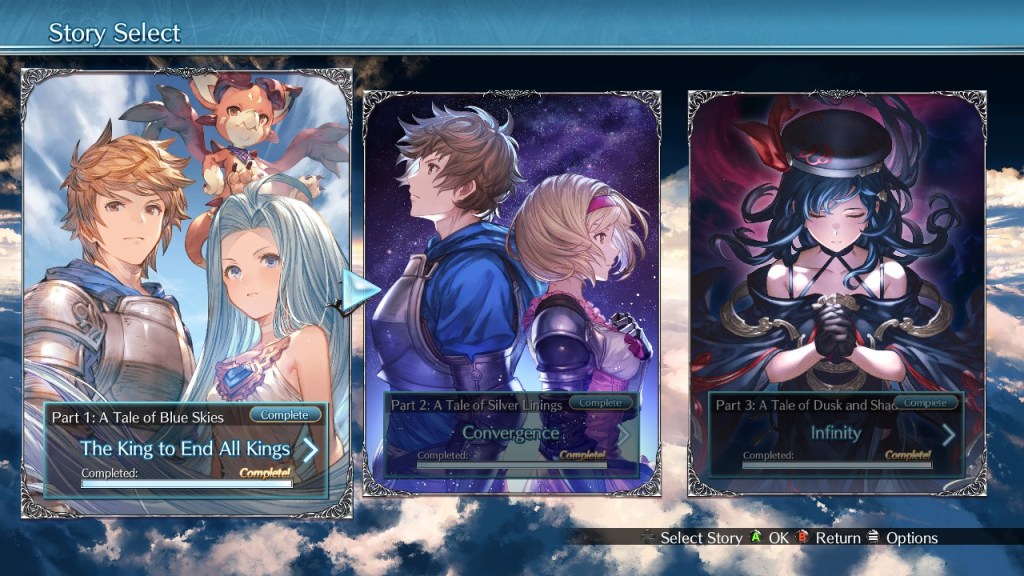Open the Part 3: A Tale of Dusk card

[837, 250]
